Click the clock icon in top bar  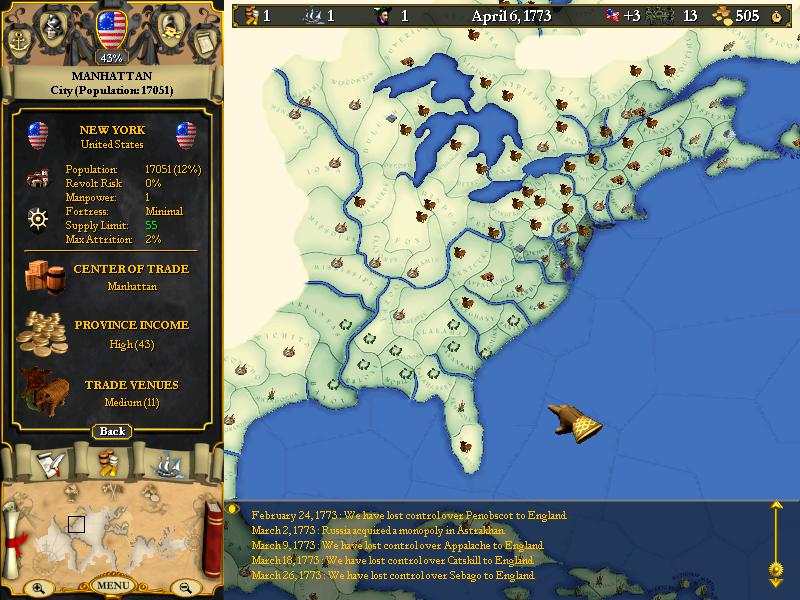coord(778,15)
